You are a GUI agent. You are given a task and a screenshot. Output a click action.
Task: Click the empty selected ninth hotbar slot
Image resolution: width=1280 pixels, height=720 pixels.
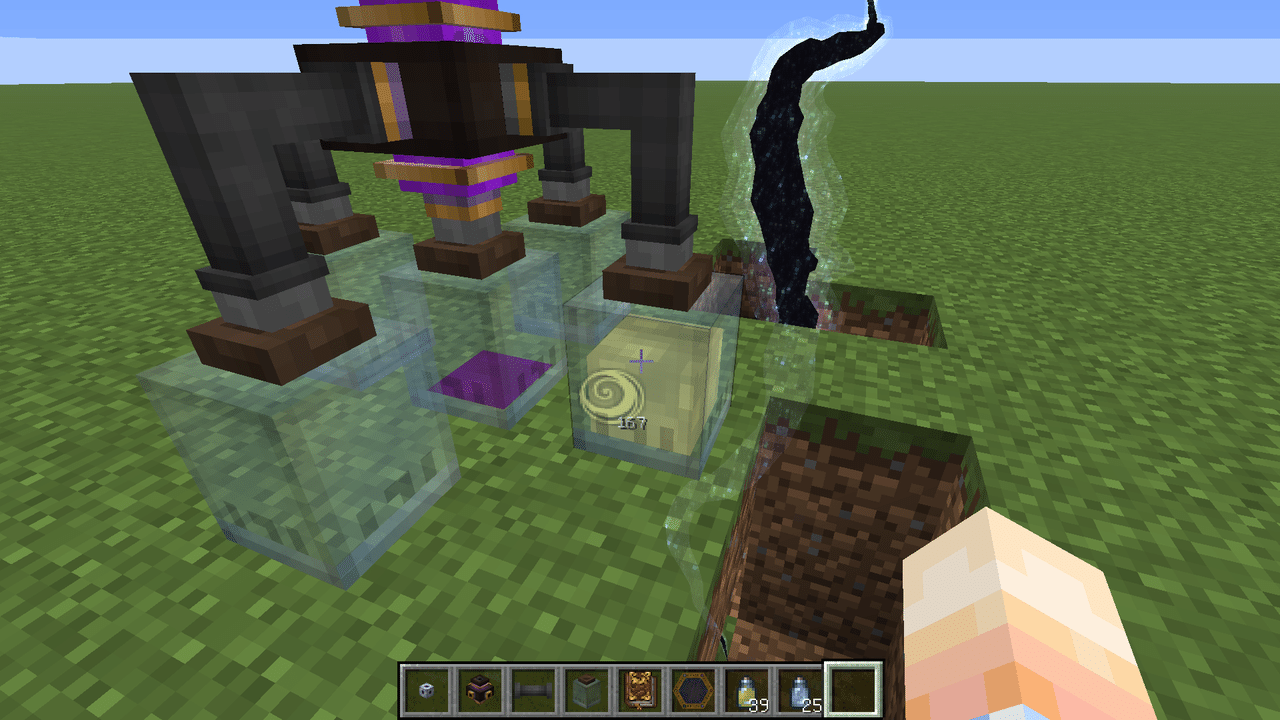click(853, 690)
